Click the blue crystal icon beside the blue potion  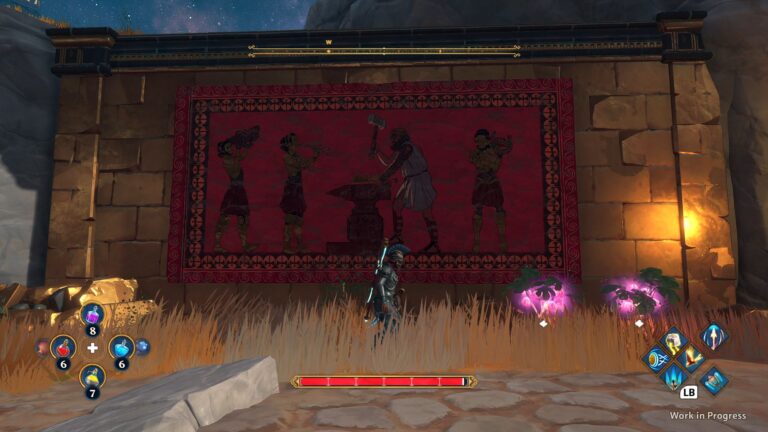[142, 347]
